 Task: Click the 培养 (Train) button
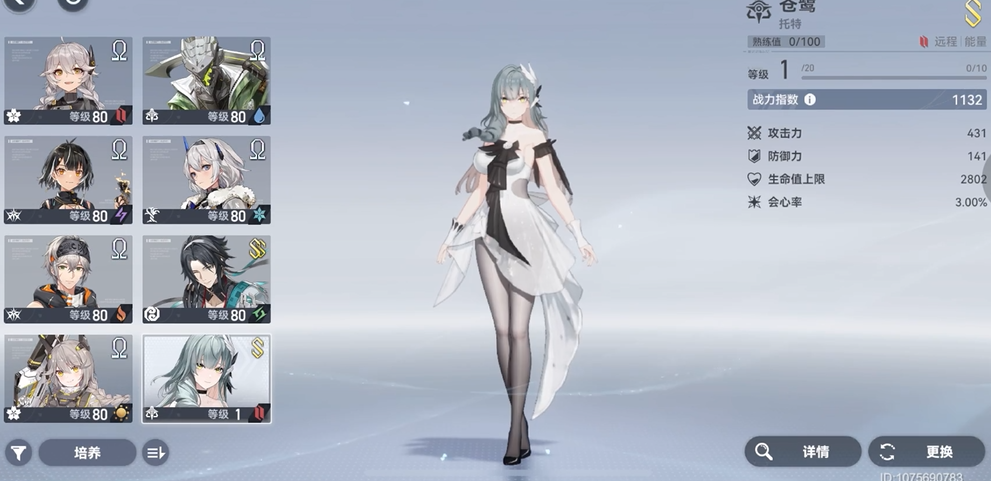tap(87, 452)
